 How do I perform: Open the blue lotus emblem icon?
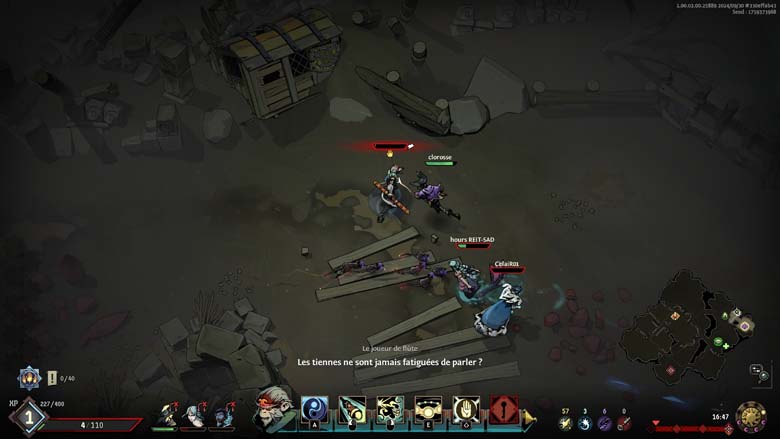tap(29, 377)
